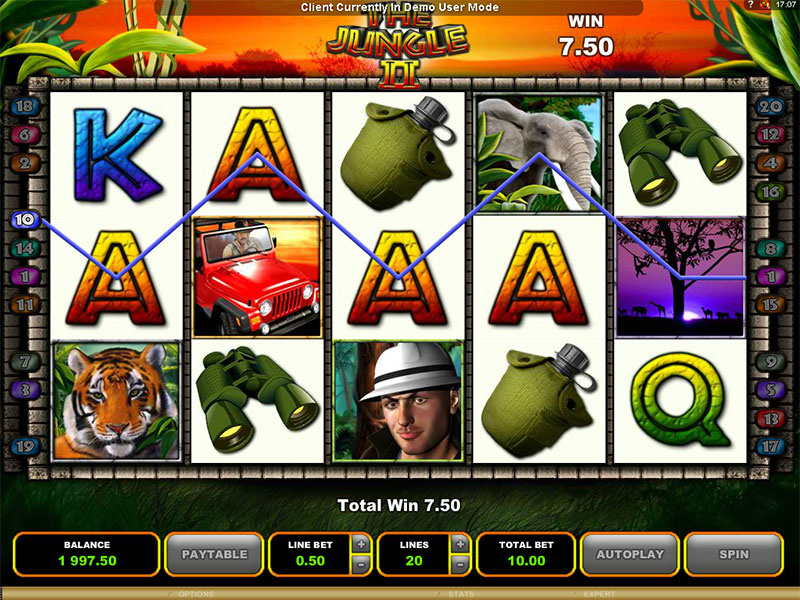Select the highlighted payline 10 marker
The image size is (800, 600).
tap(26, 218)
